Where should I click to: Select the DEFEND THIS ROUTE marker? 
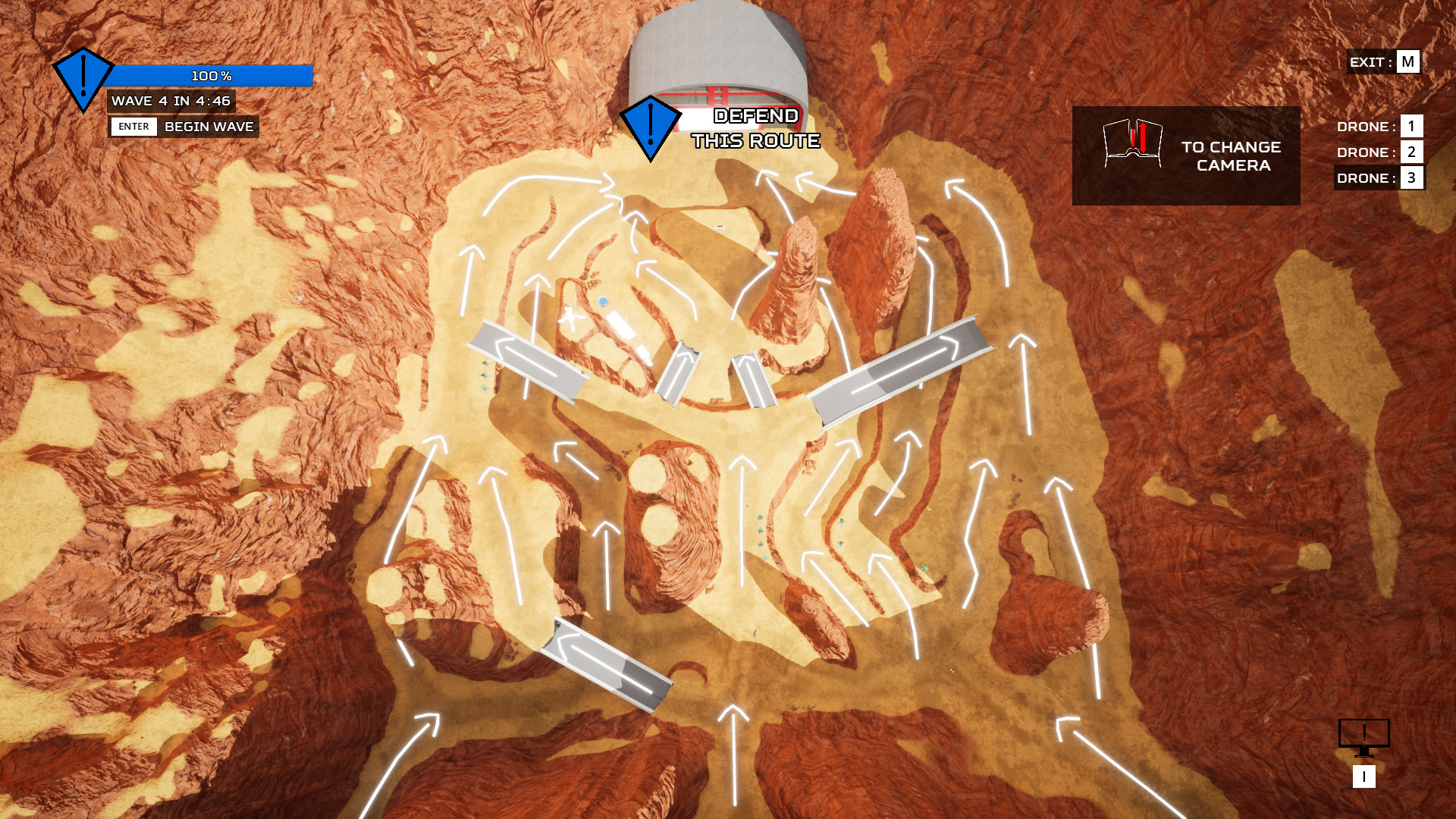651,125
